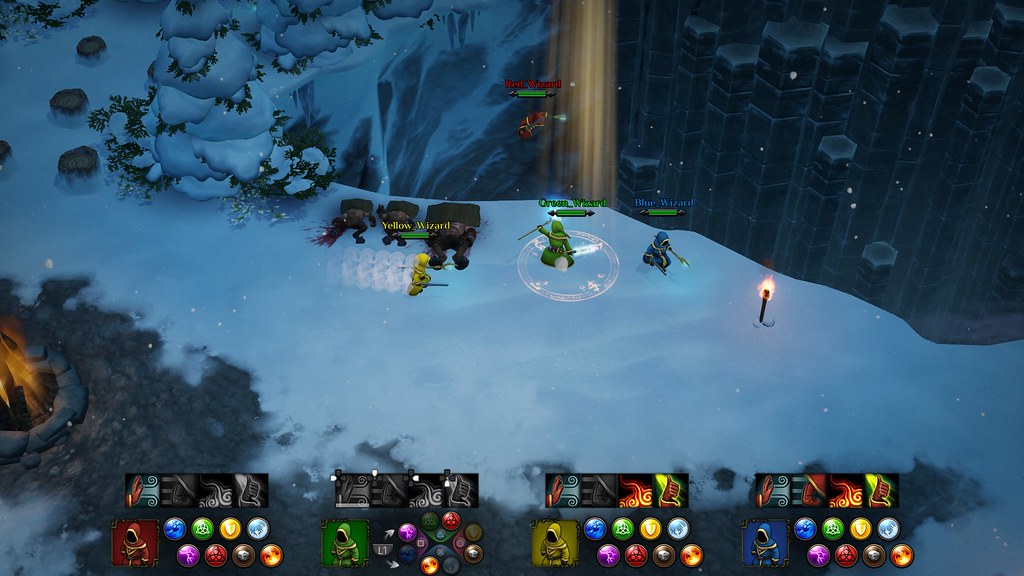Select the blue wizard's earth rock element

[x=874, y=555]
